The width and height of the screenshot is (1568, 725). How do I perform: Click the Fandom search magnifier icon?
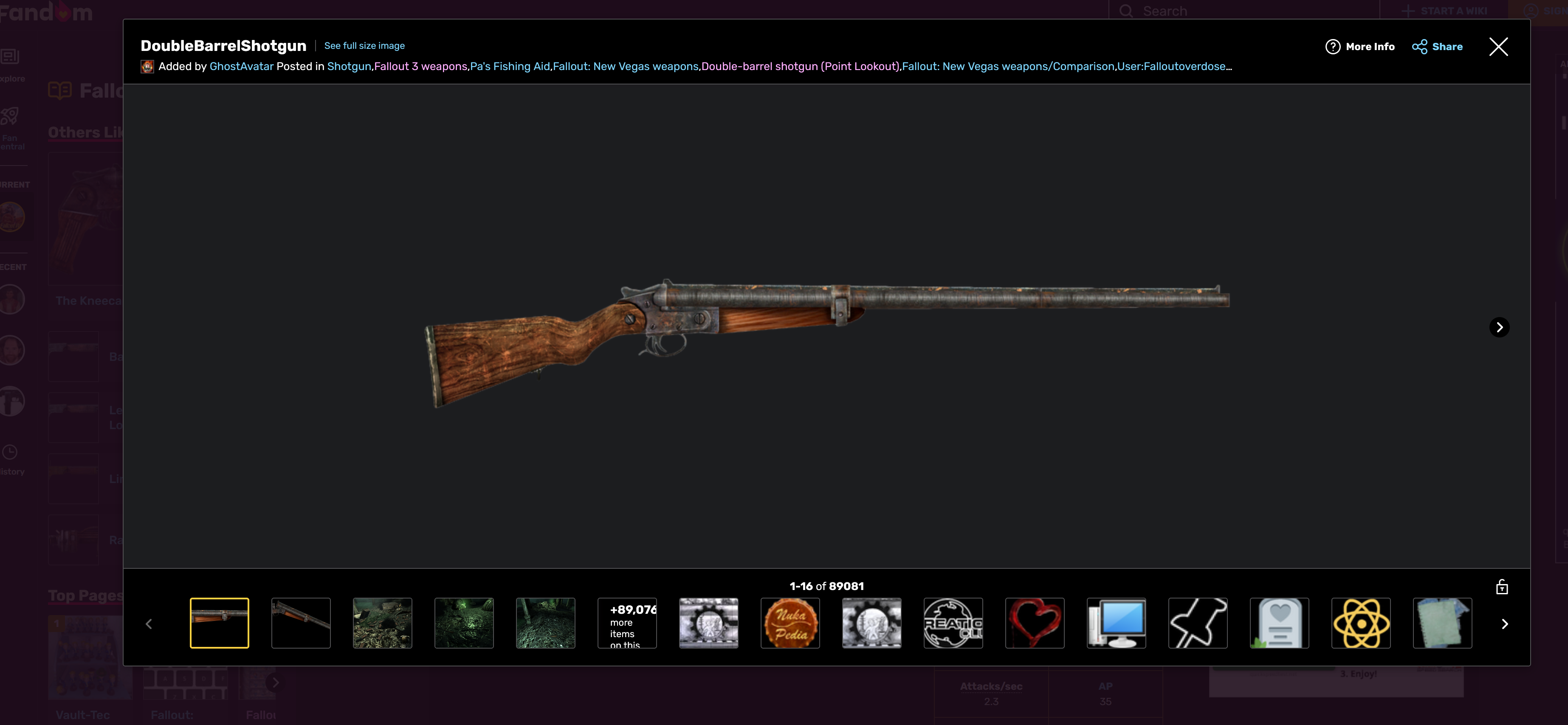[x=1127, y=10]
